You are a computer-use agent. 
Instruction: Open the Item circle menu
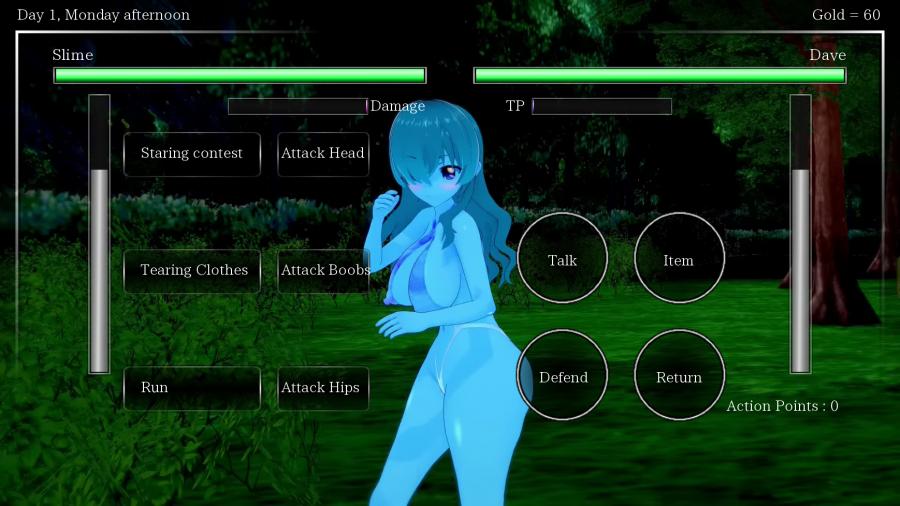[679, 258]
